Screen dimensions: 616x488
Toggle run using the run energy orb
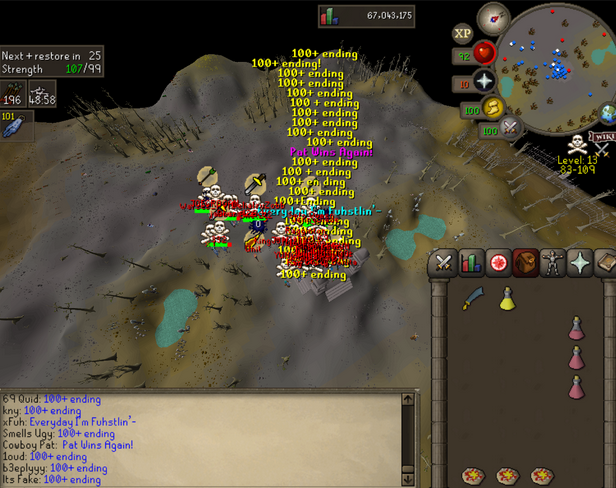click(495, 108)
